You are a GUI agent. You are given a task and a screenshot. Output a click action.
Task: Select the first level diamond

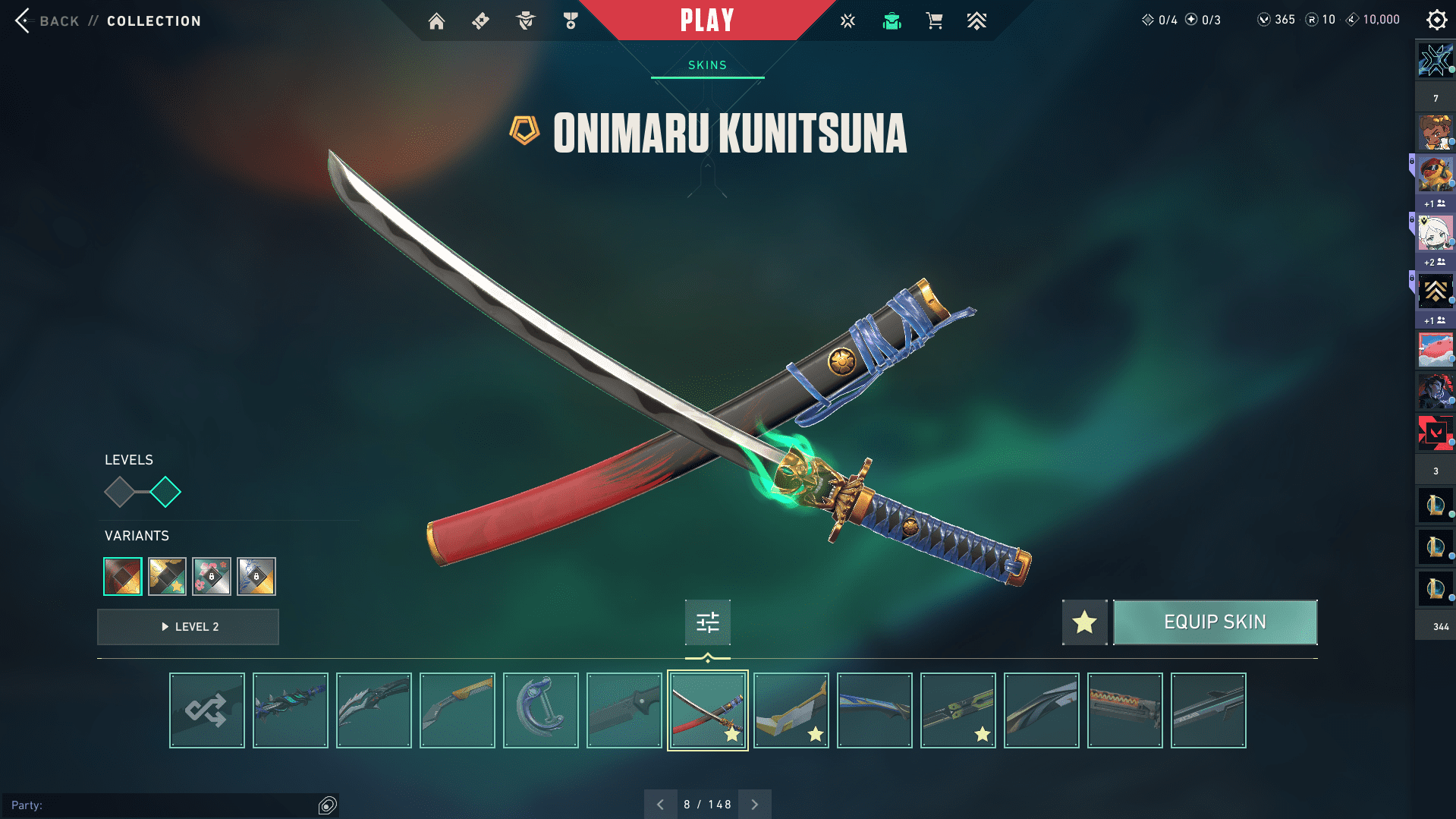click(120, 492)
